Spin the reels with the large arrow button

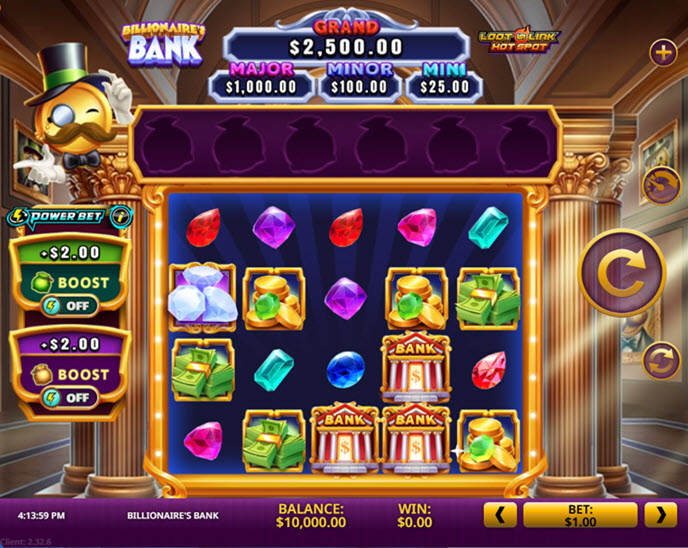[x=623, y=272]
